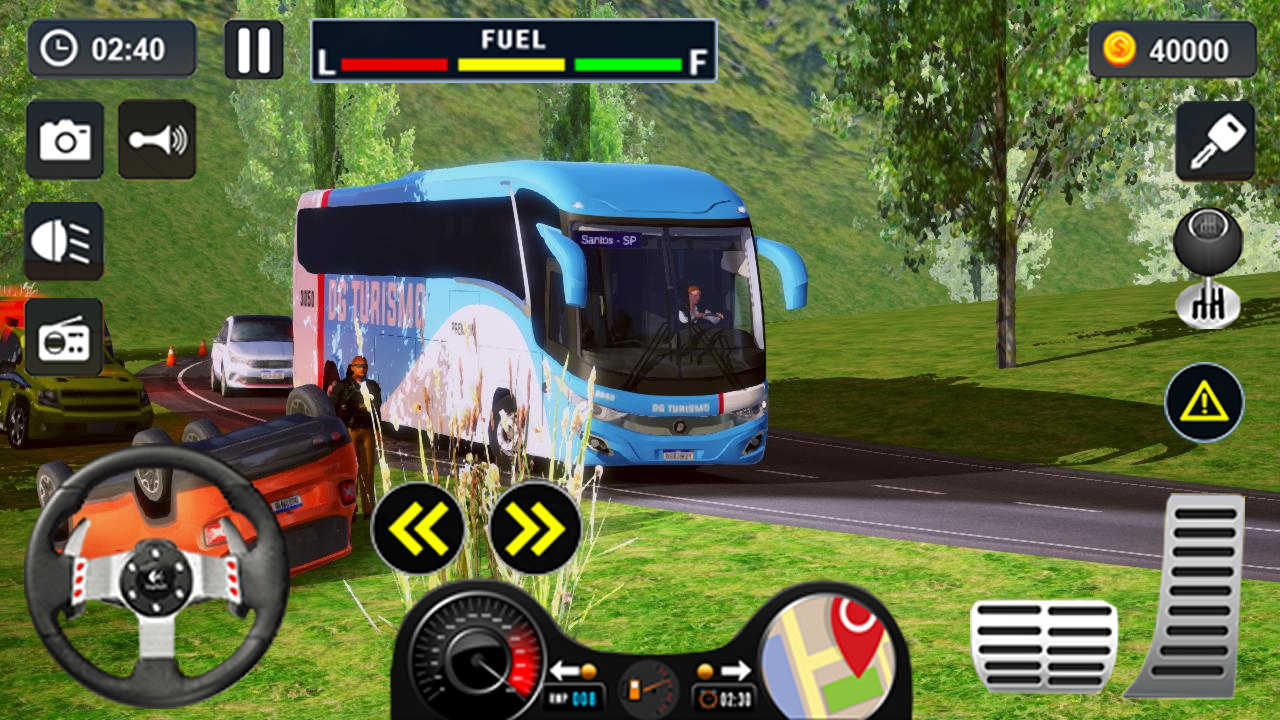Turn on the radio
Image resolution: width=1280 pixels, height=720 pixels.
click(x=64, y=338)
